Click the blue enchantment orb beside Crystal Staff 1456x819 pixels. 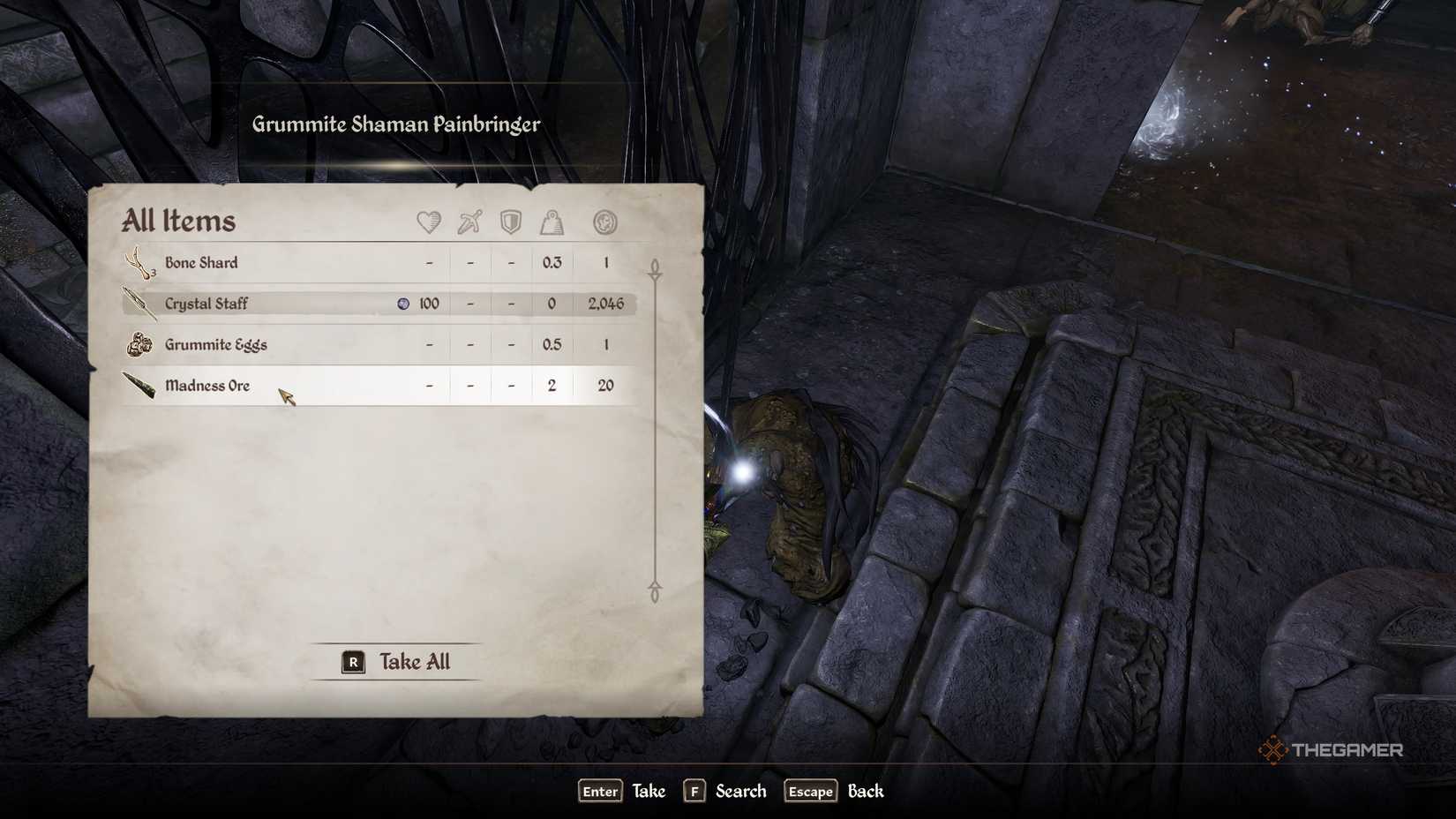tap(404, 303)
